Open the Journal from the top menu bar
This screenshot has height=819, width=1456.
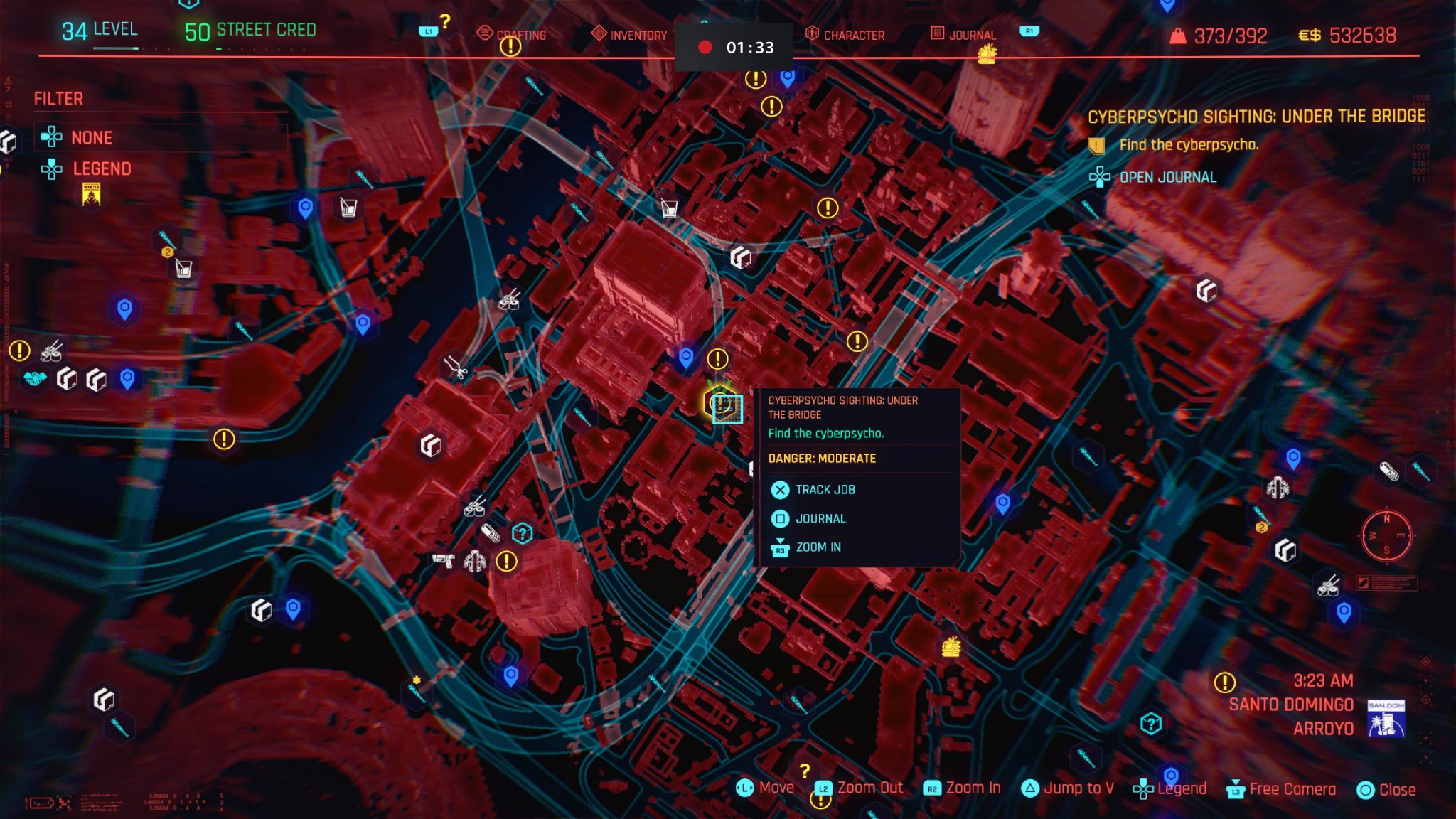click(x=972, y=33)
